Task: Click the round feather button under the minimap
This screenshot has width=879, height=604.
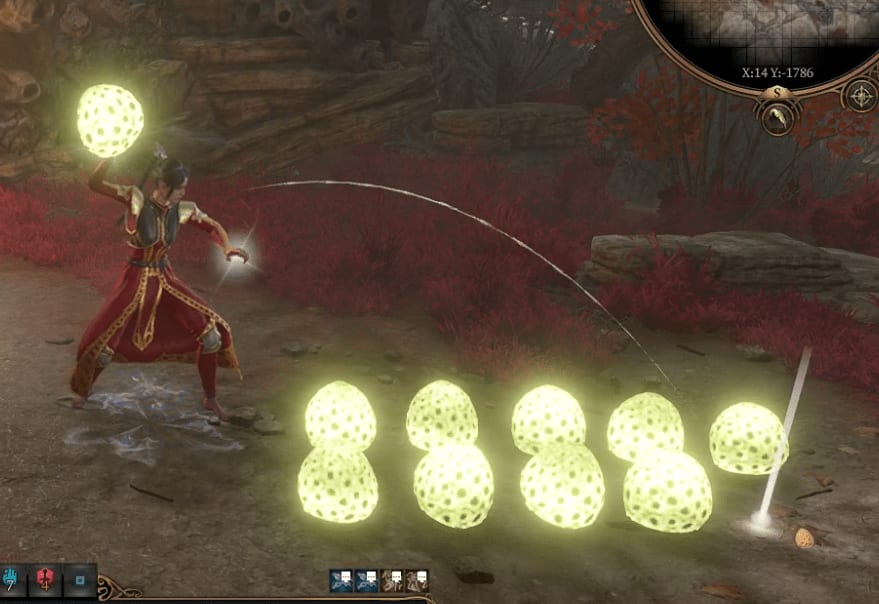Action: [x=778, y=119]
